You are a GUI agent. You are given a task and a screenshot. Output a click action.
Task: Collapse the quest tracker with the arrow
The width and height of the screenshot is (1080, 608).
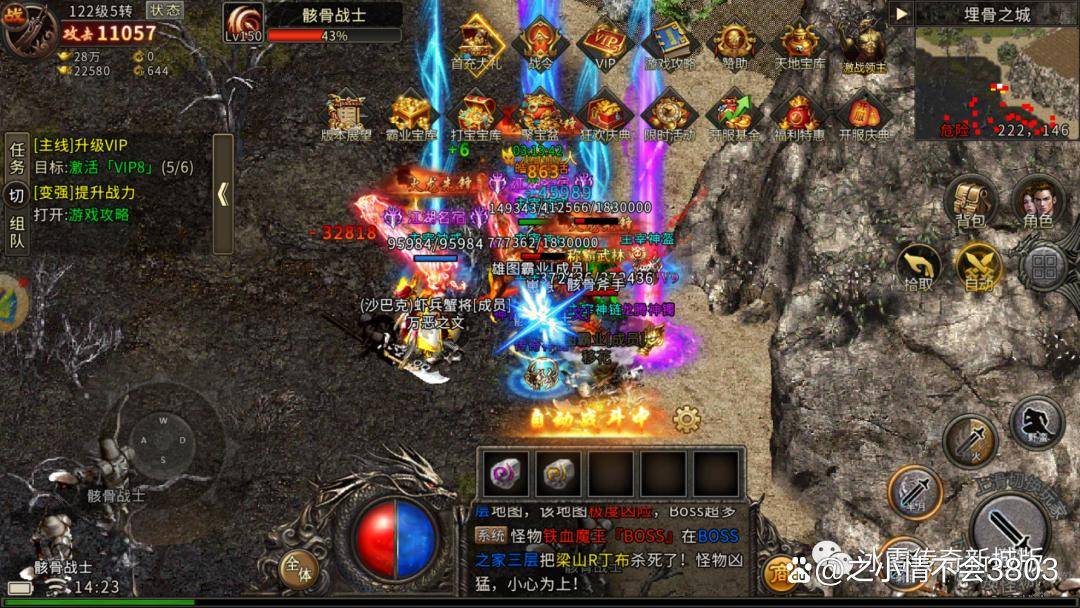pyautogui.click(x=223, y=194)
